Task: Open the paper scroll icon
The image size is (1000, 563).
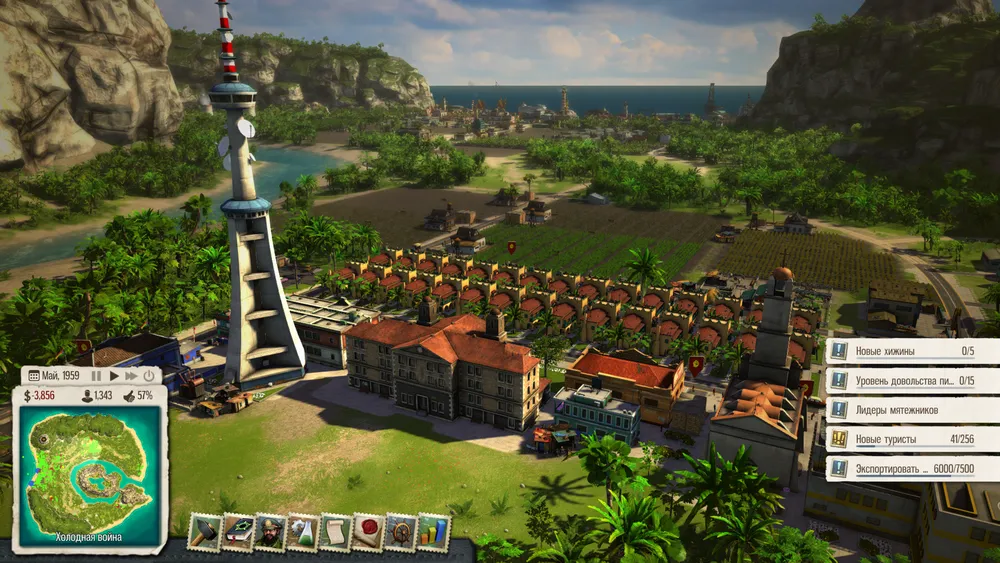Action: pyautogui.click(x=336, y=531)
